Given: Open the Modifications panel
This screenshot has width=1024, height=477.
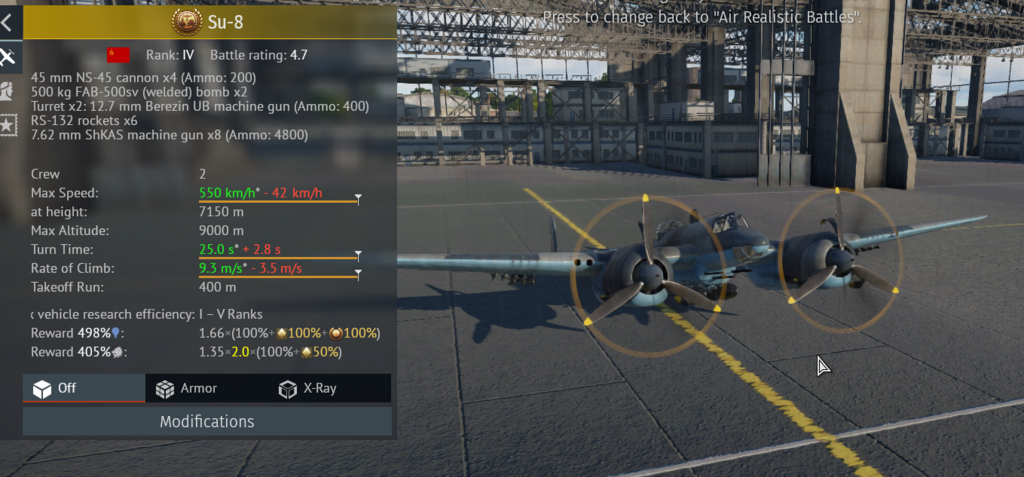Looking at the screenshot, I should tap(207, 421).
